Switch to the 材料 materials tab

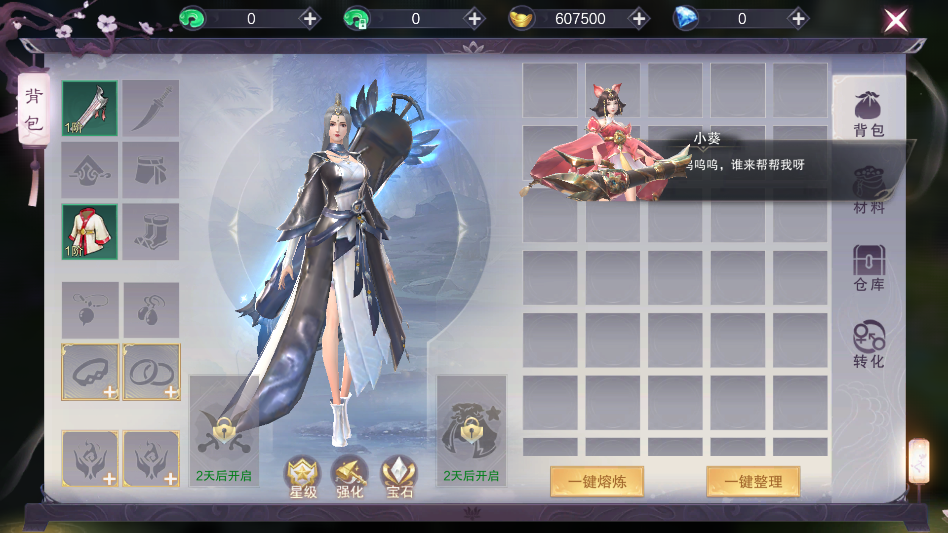[868, 191]
